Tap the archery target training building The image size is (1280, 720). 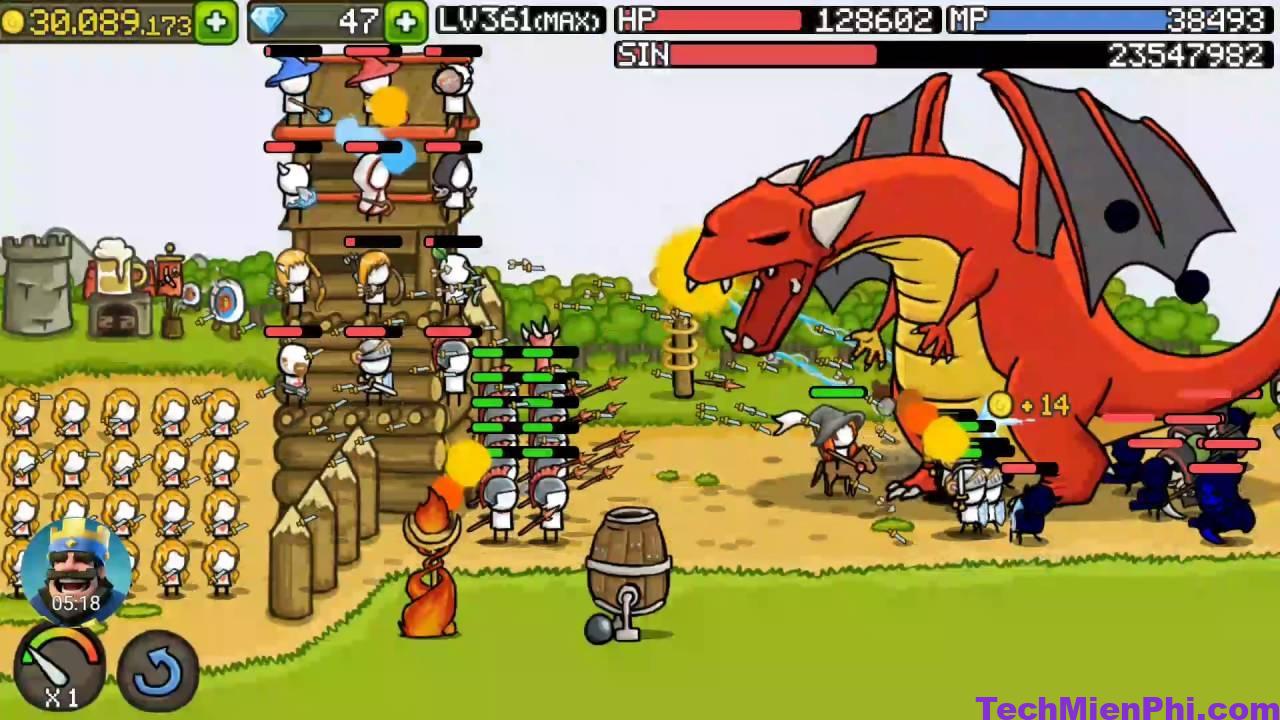(x=227, y=302)
